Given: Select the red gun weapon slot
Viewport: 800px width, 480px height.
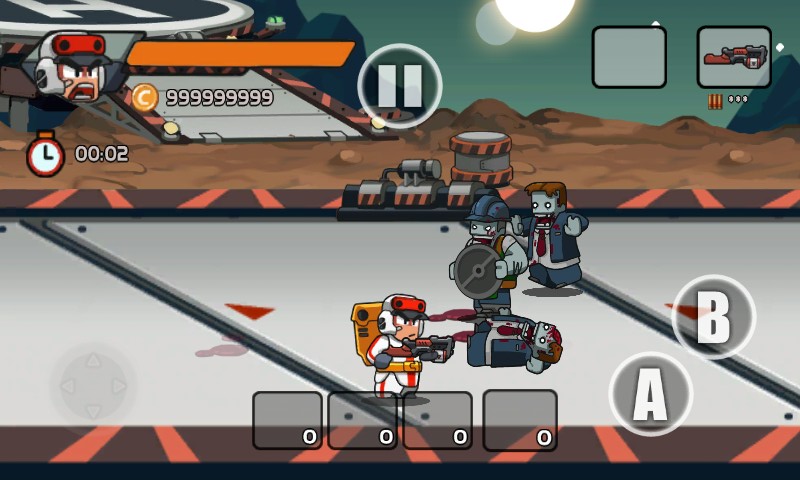Looking at the screenshot, I should coord(733,57).
